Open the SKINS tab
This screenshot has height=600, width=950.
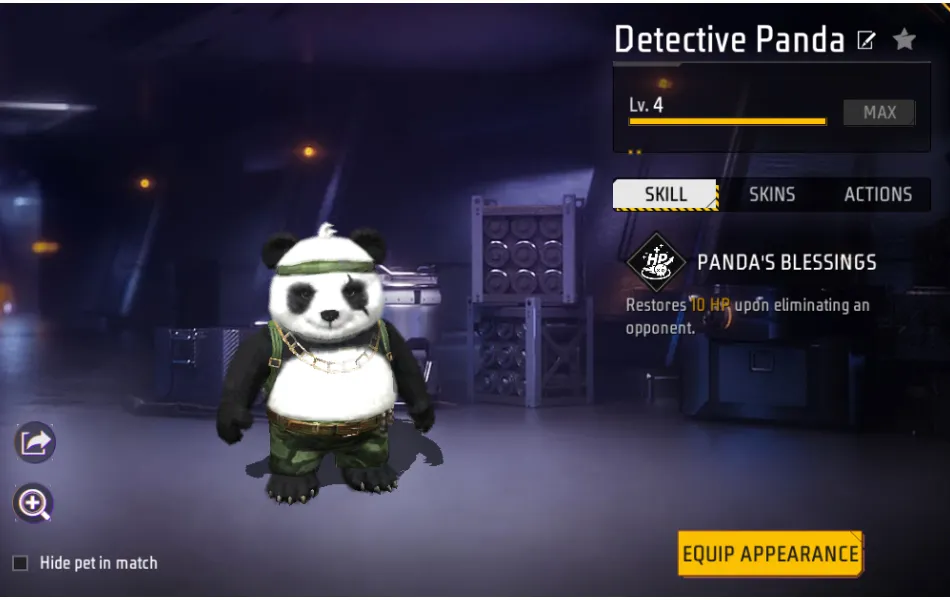(772, 194)
